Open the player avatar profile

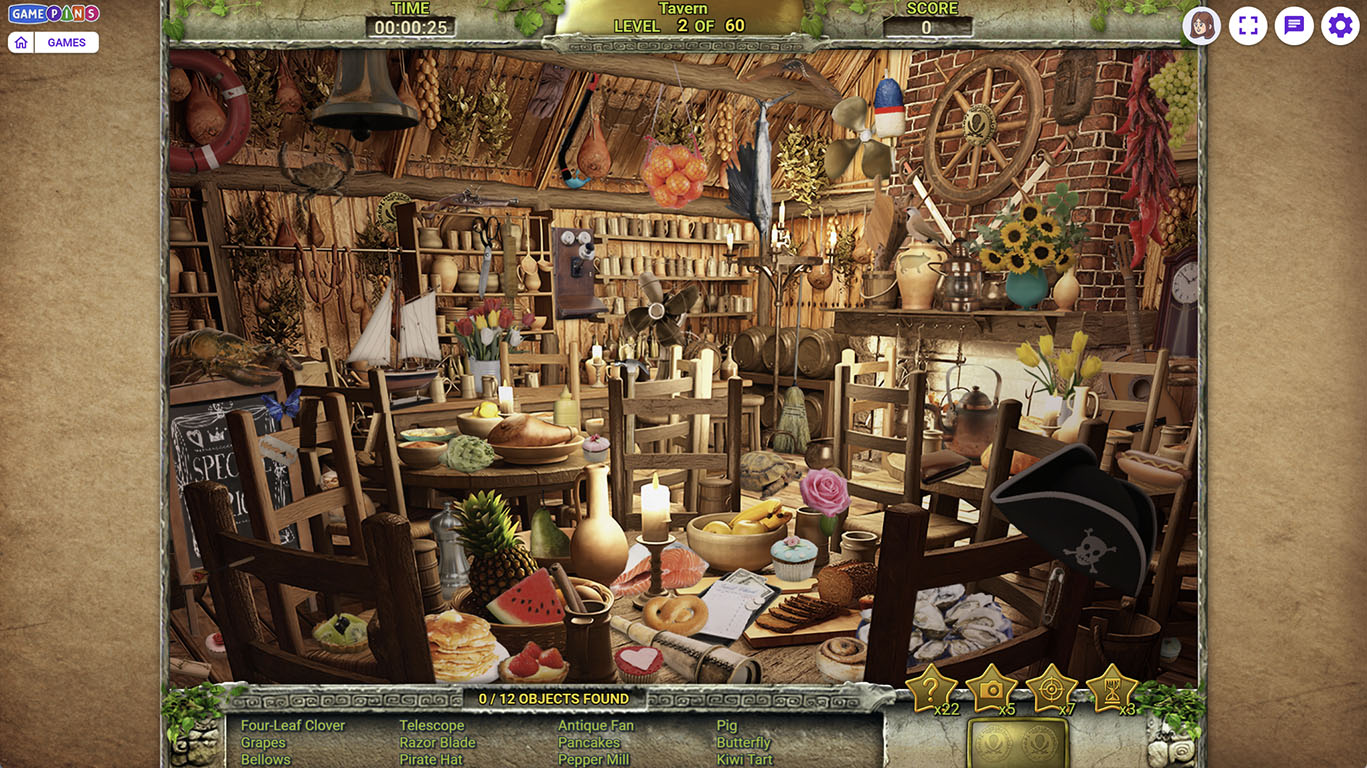pos(1201,26)
